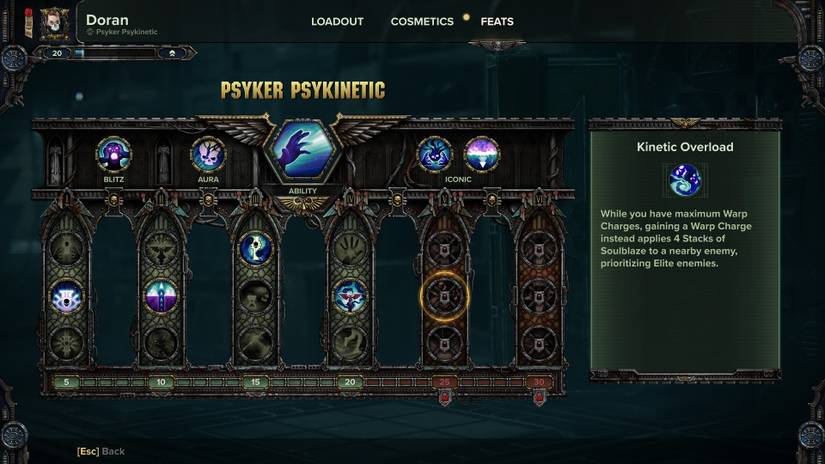Select the Blitz skull ability icon
825x464 pixels.
pyautogui.click(x=113, y=155)
